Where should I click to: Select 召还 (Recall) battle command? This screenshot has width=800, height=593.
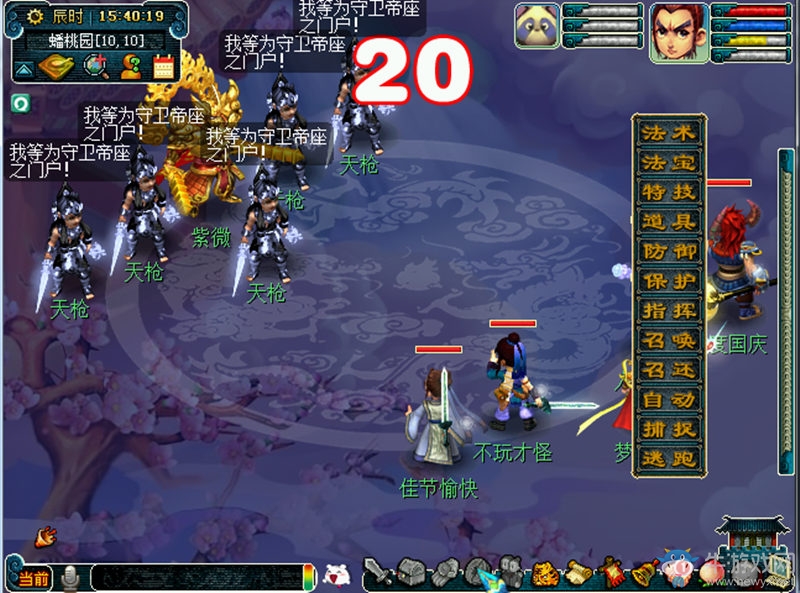pyautogui.click(x=669, y=371)
